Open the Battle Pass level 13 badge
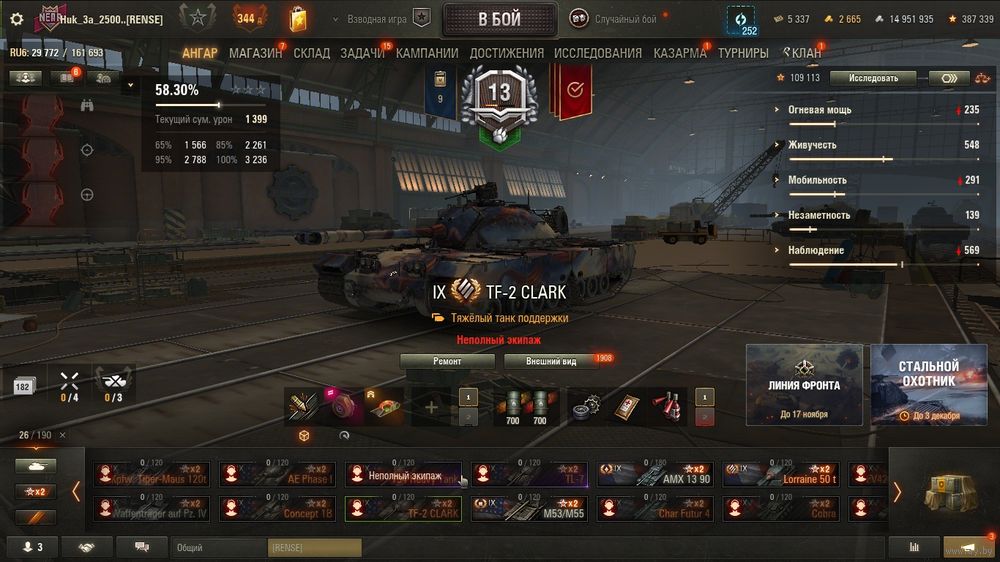The height and width of the screenshot is (562, 1000). [x=498, y=95]
